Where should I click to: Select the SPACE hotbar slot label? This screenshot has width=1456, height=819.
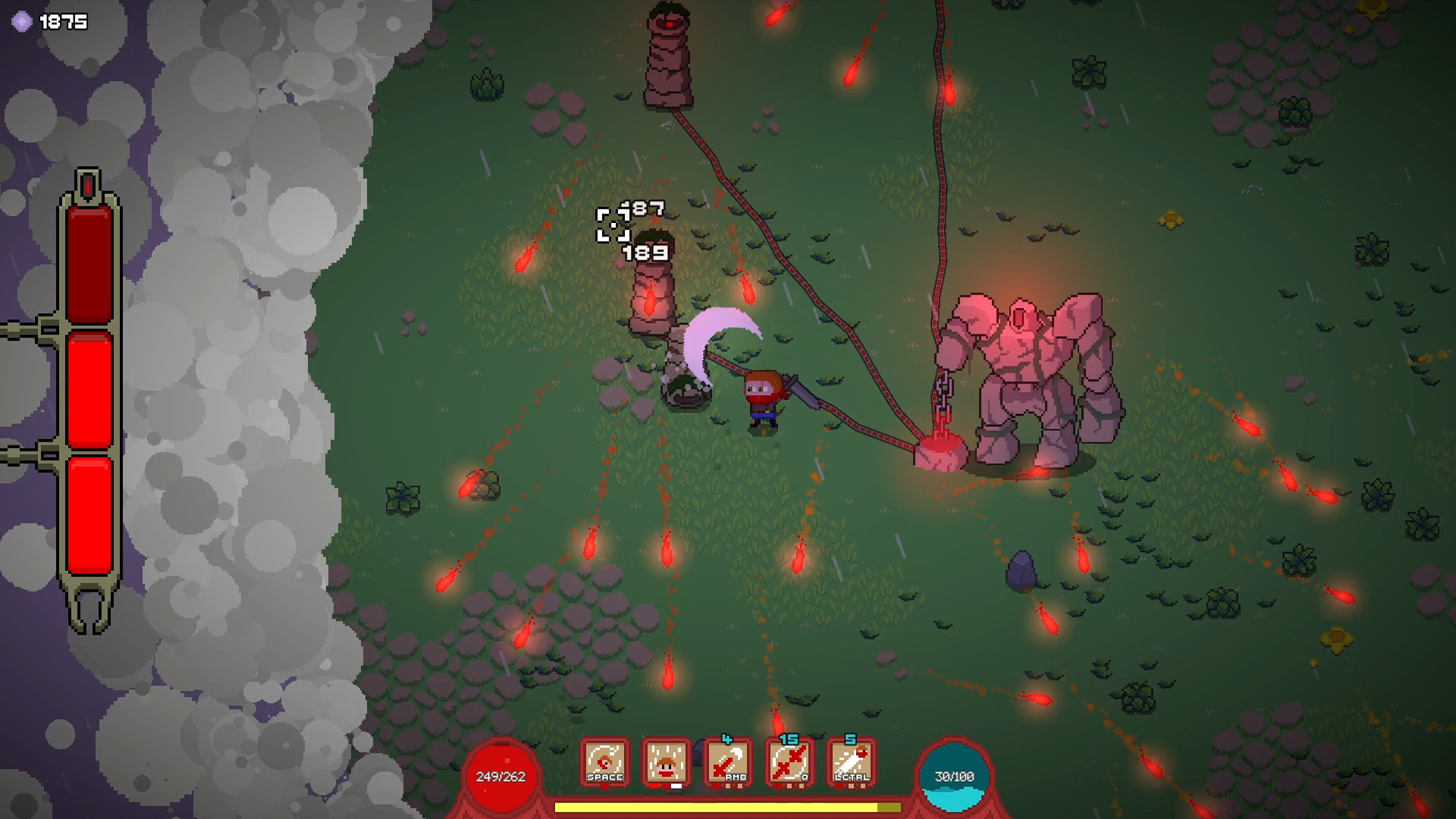pos(604,778)
